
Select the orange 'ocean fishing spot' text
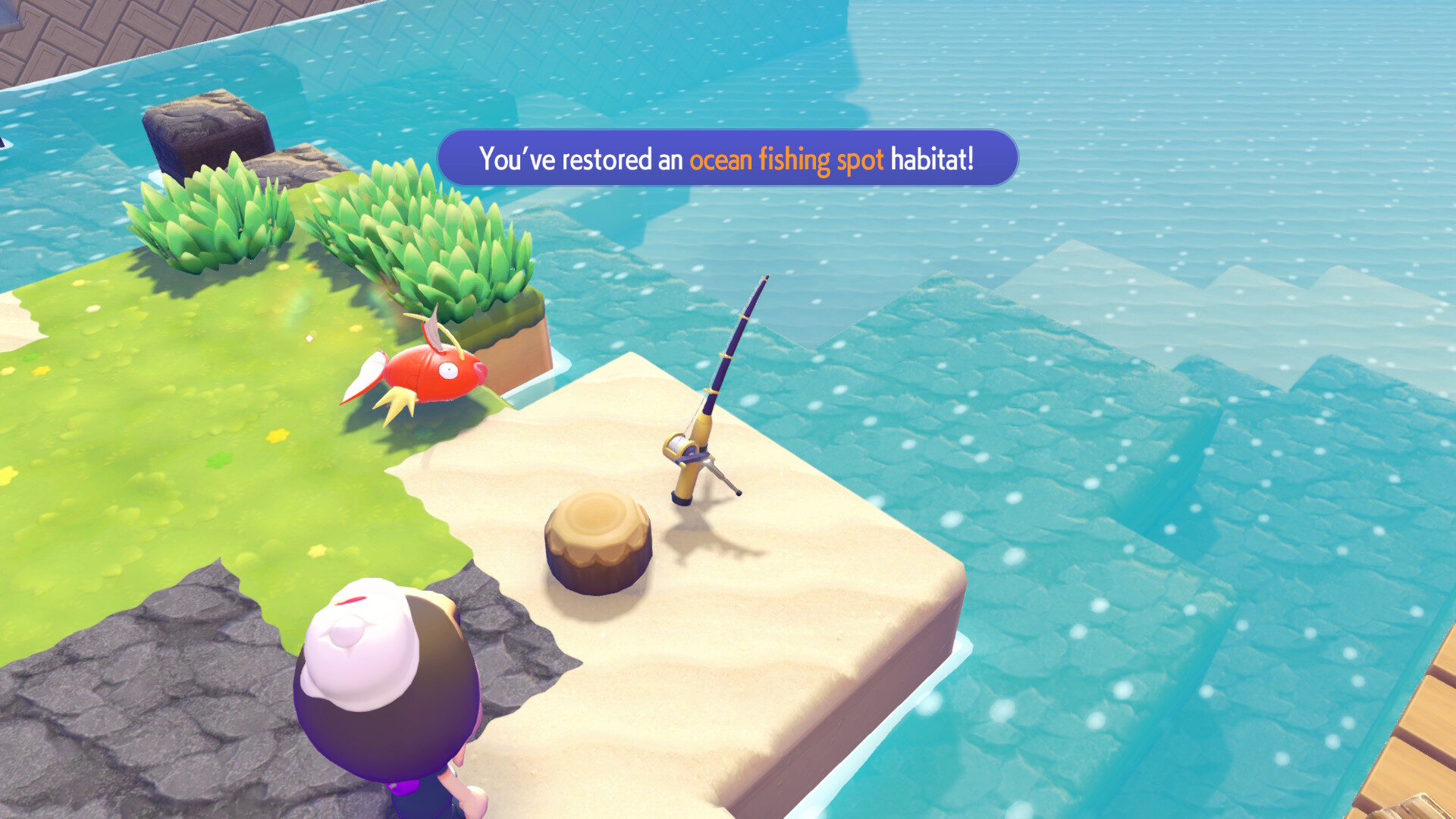[786, 159]
